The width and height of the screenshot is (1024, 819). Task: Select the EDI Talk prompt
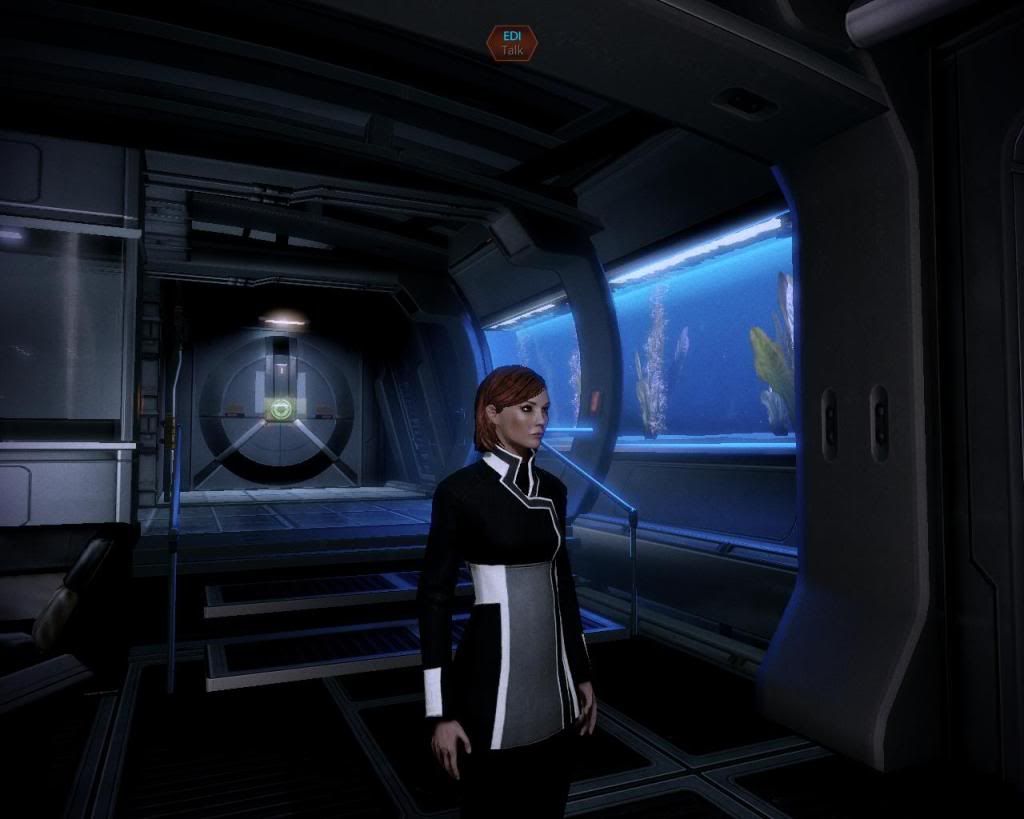[511, 42]
